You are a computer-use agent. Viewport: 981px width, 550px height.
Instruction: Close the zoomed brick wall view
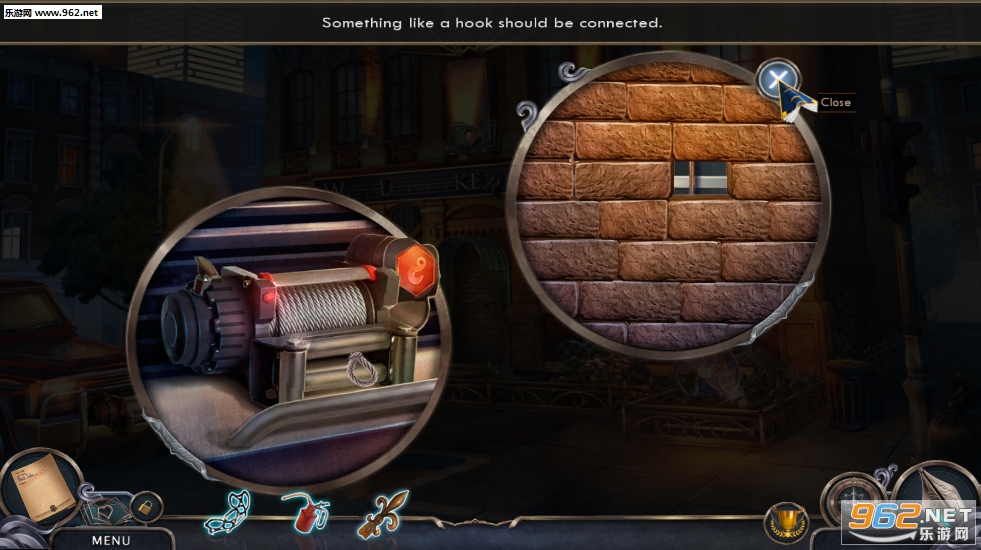click(777, 79)
